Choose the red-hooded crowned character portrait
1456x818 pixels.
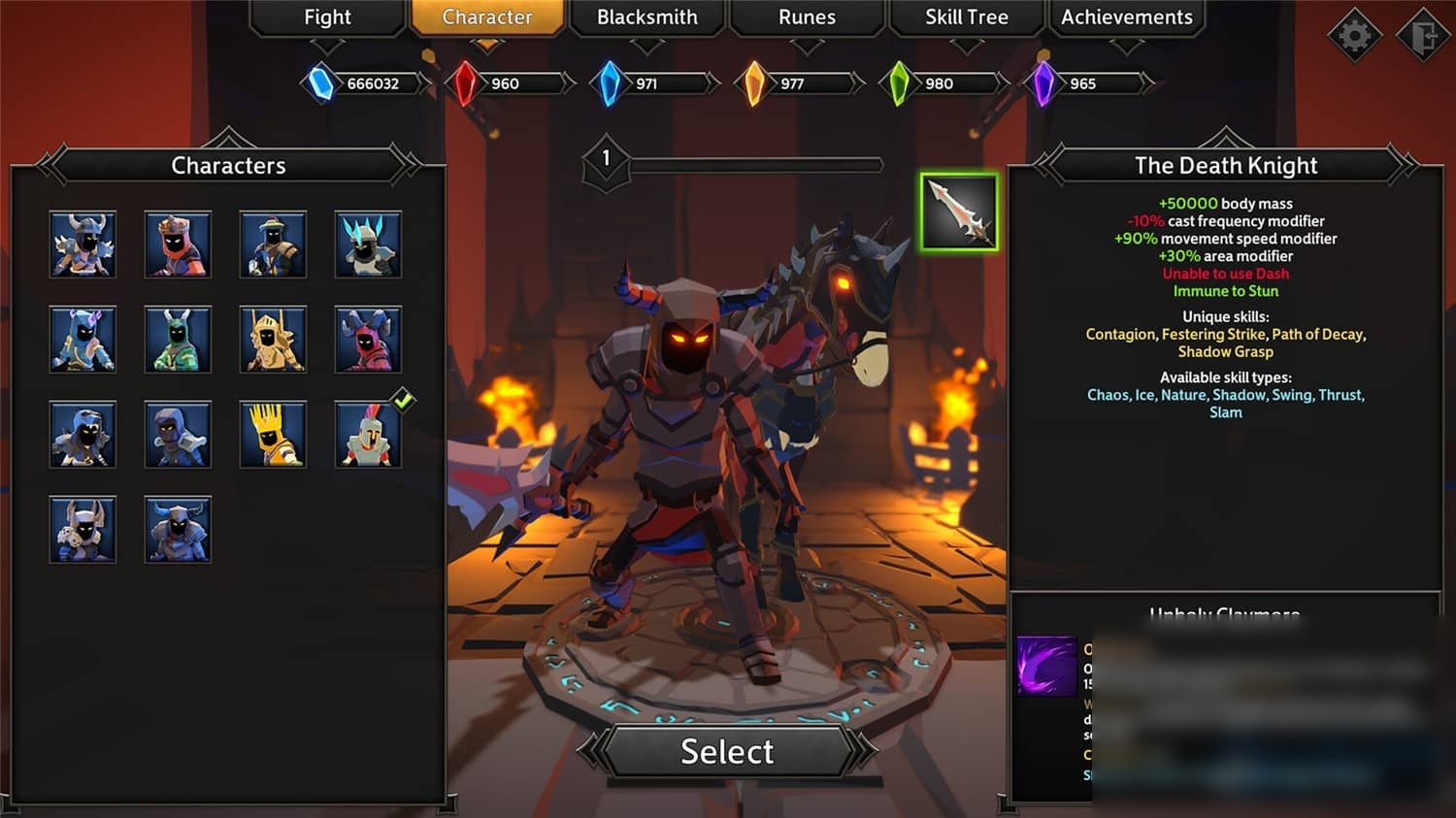[178, 245]
